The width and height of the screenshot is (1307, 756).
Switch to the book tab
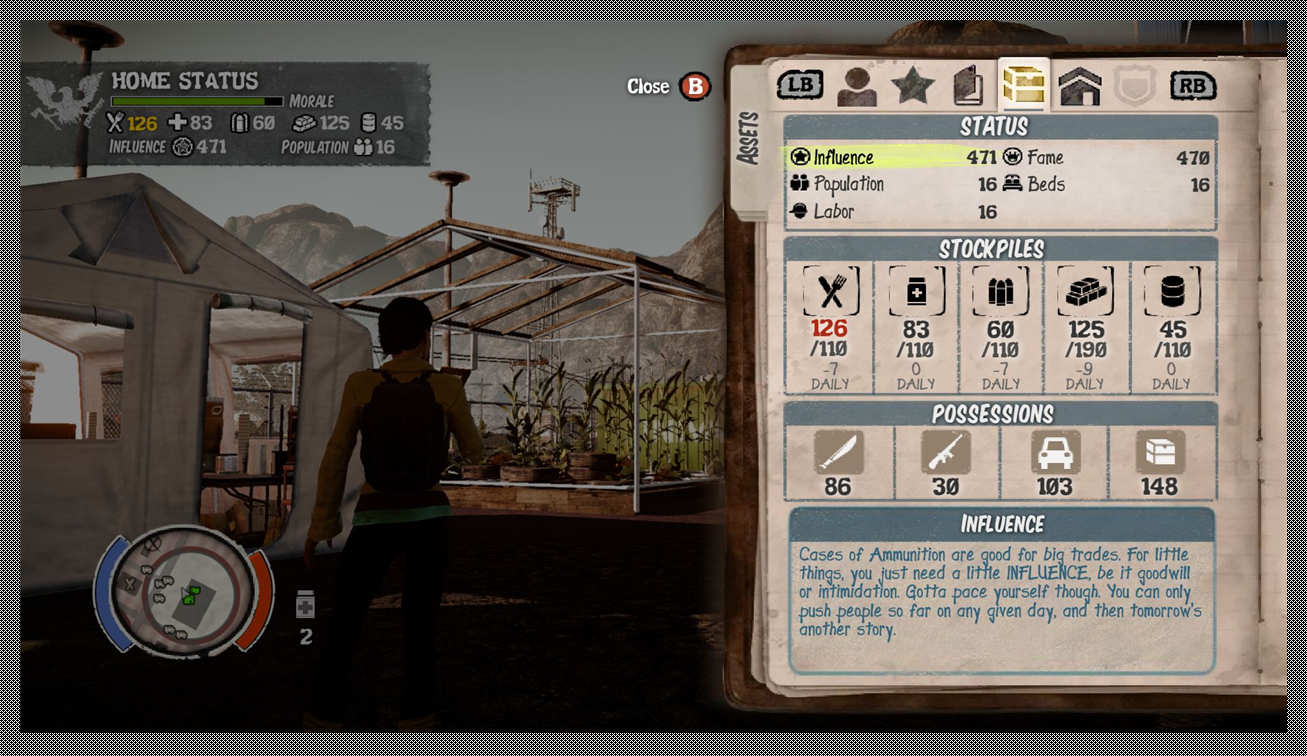[x=967, y=86]
